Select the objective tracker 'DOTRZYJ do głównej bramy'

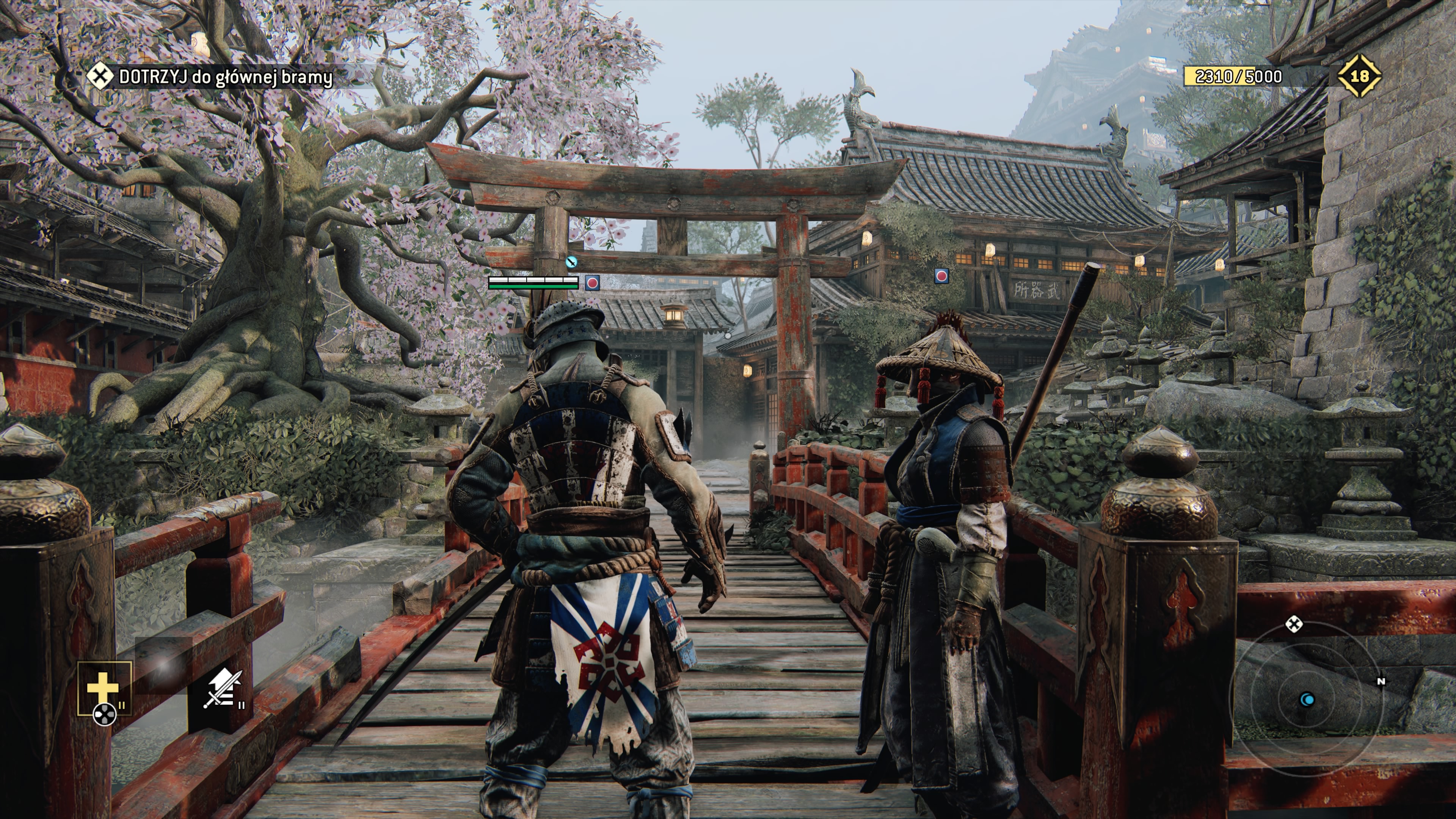[x=225, y=77]
